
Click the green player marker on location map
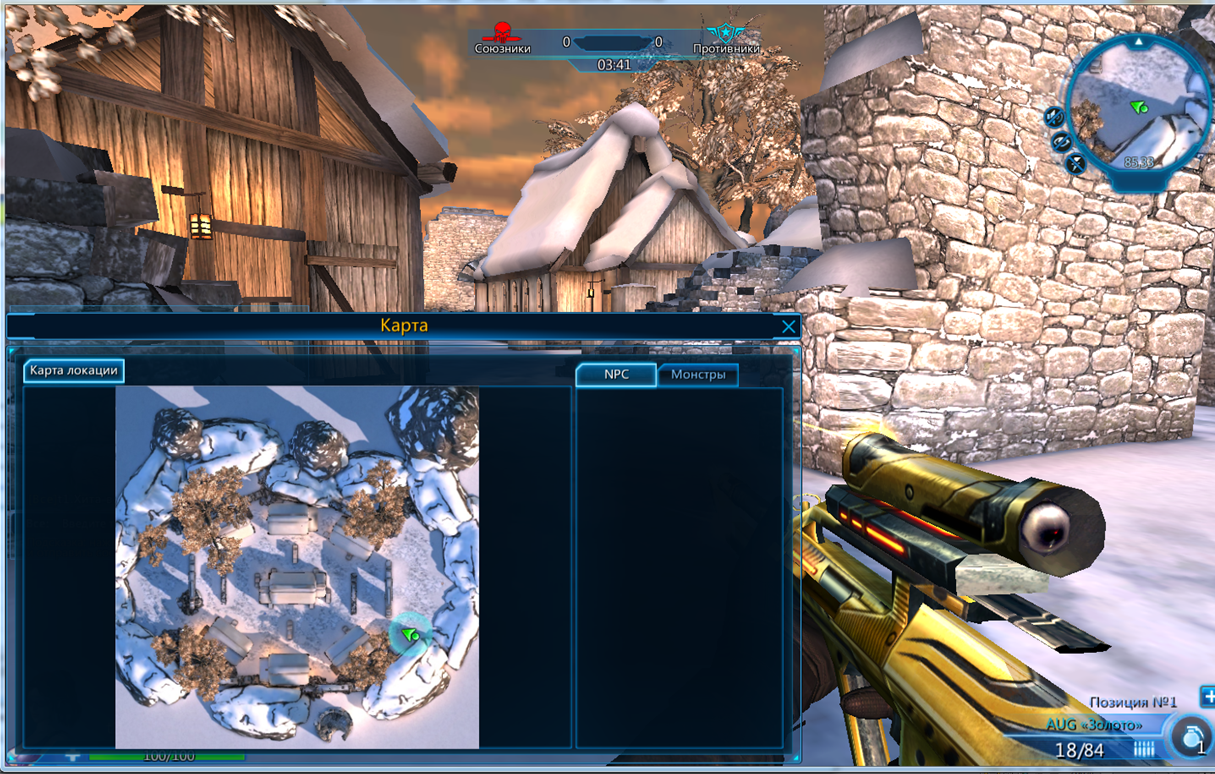[409, 635]
